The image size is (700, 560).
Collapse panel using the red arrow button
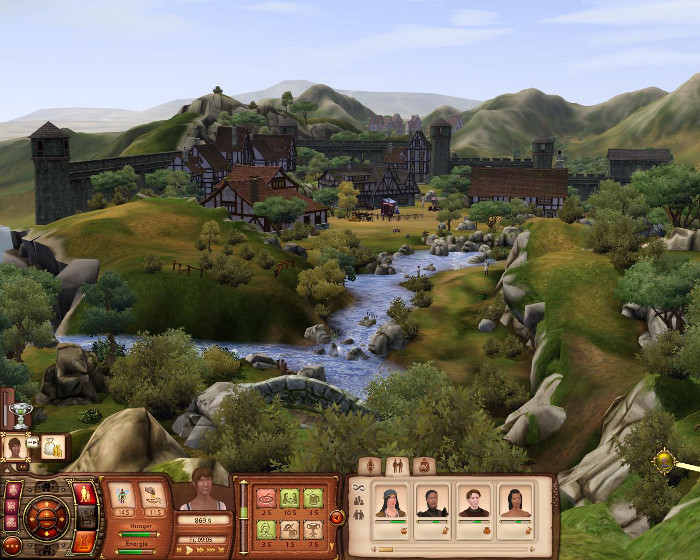pyautogui.click(x=337, y=517)
